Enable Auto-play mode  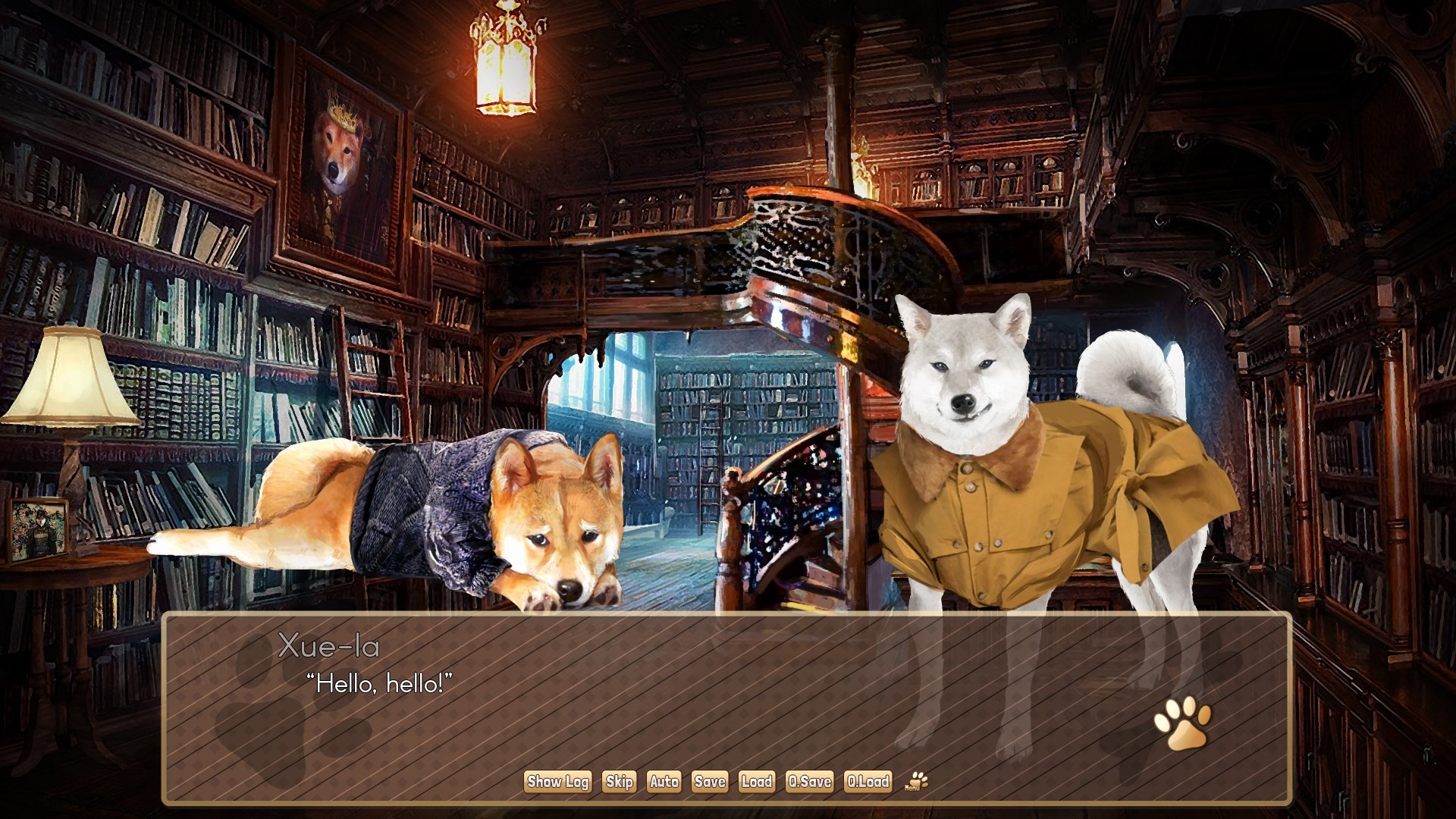tap(664, 782)
